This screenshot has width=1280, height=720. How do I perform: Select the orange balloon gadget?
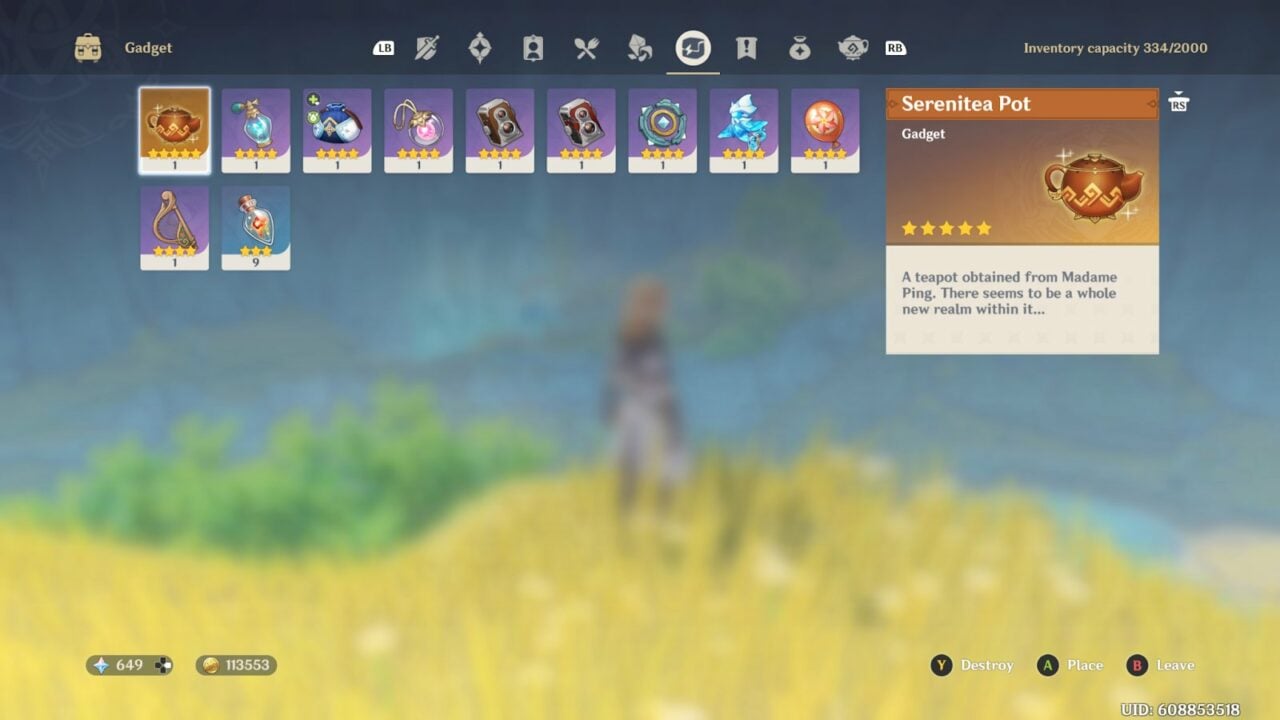825,130
